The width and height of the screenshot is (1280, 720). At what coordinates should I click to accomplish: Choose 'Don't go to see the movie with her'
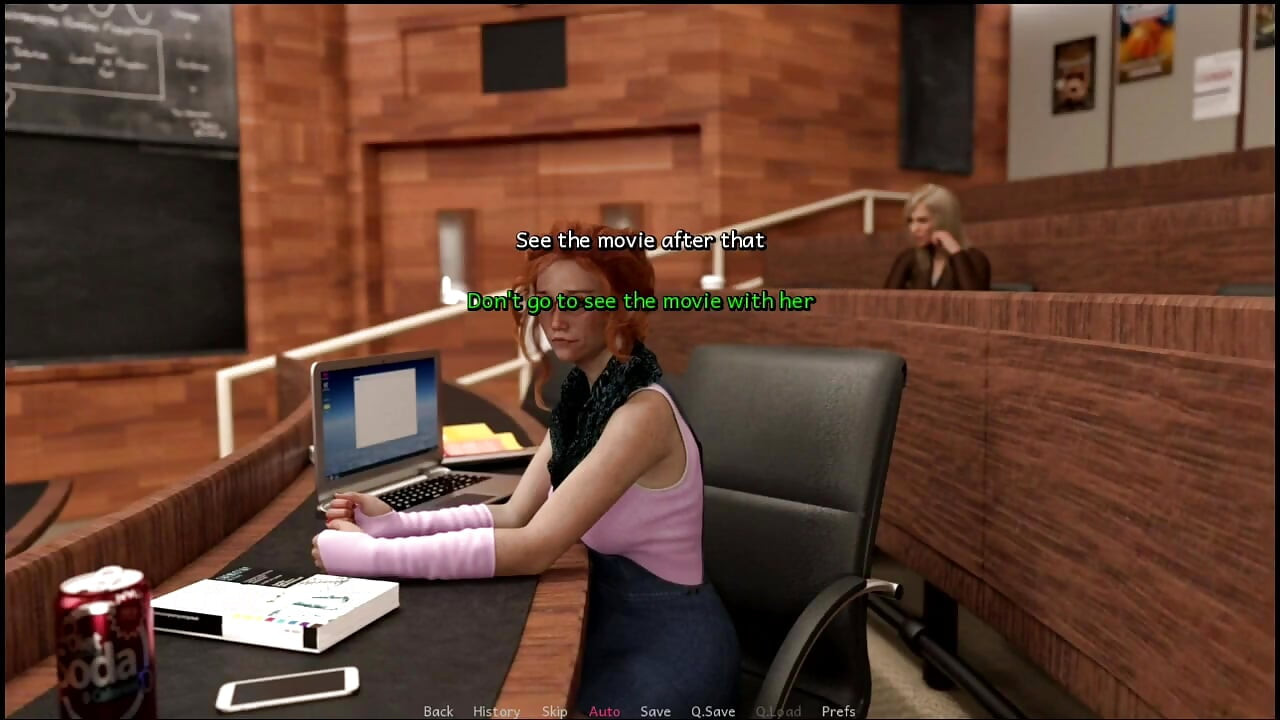click(642, 301)
